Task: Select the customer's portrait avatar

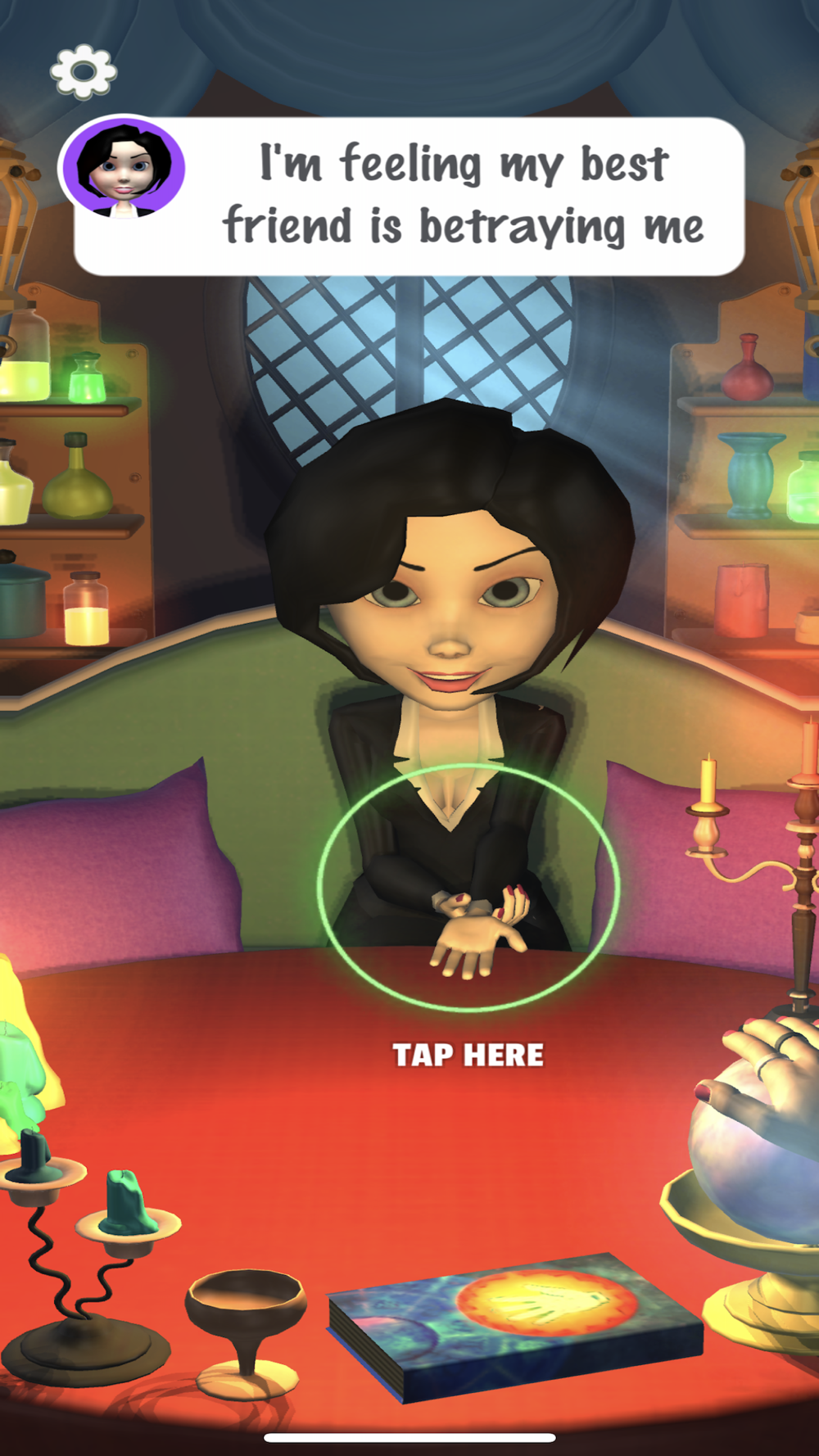Action: click(x=124, y=169)
